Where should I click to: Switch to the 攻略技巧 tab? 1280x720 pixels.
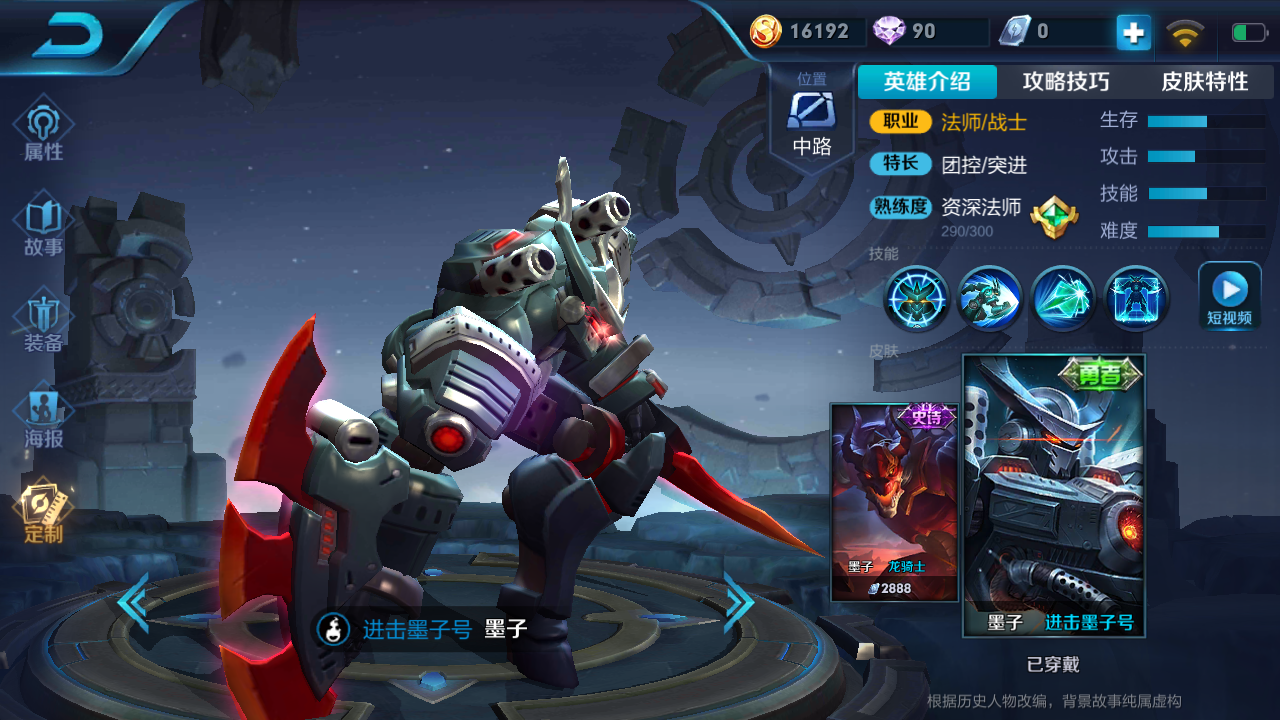1066,82
